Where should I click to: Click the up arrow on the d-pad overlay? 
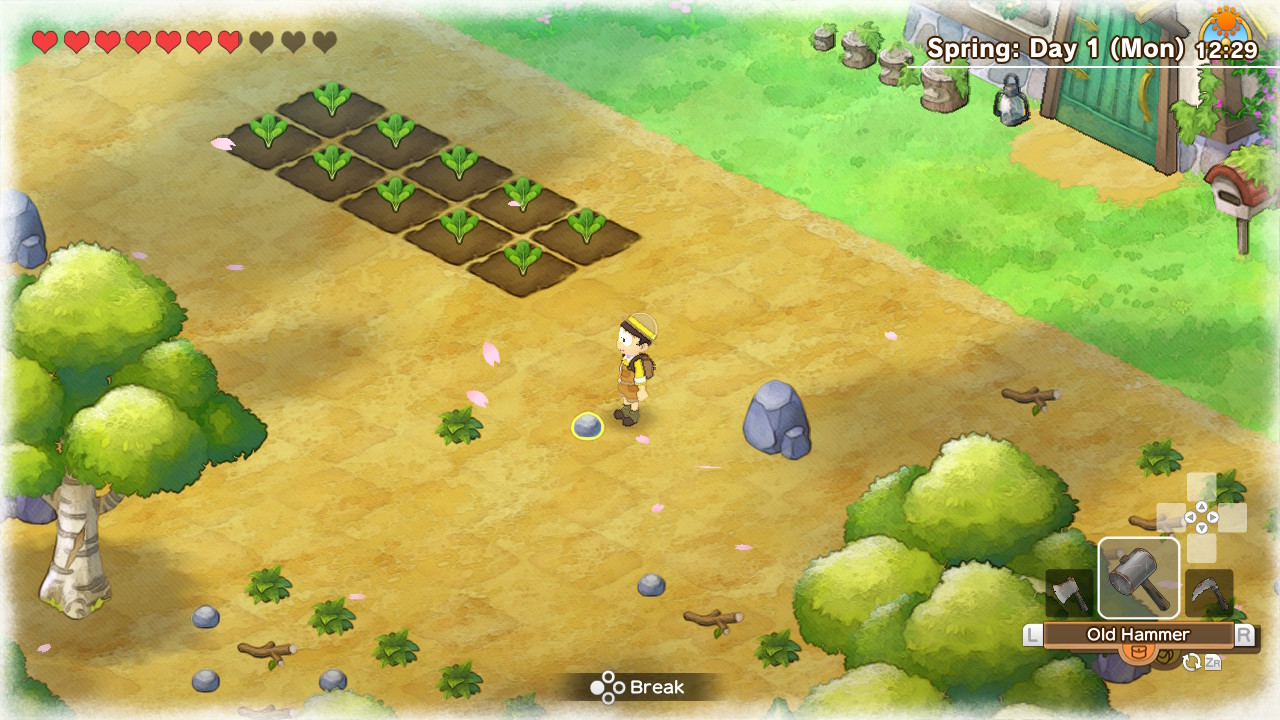pyautogui.click(x=1202, y=507)
